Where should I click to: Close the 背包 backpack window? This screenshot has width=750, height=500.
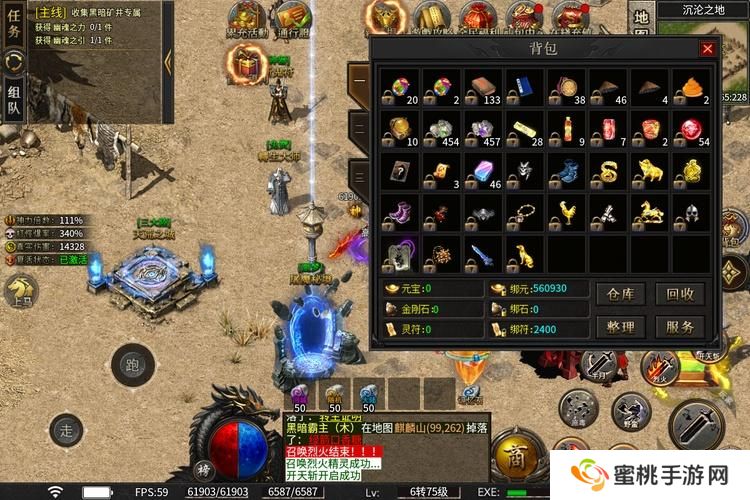click(x=707, y=48)
